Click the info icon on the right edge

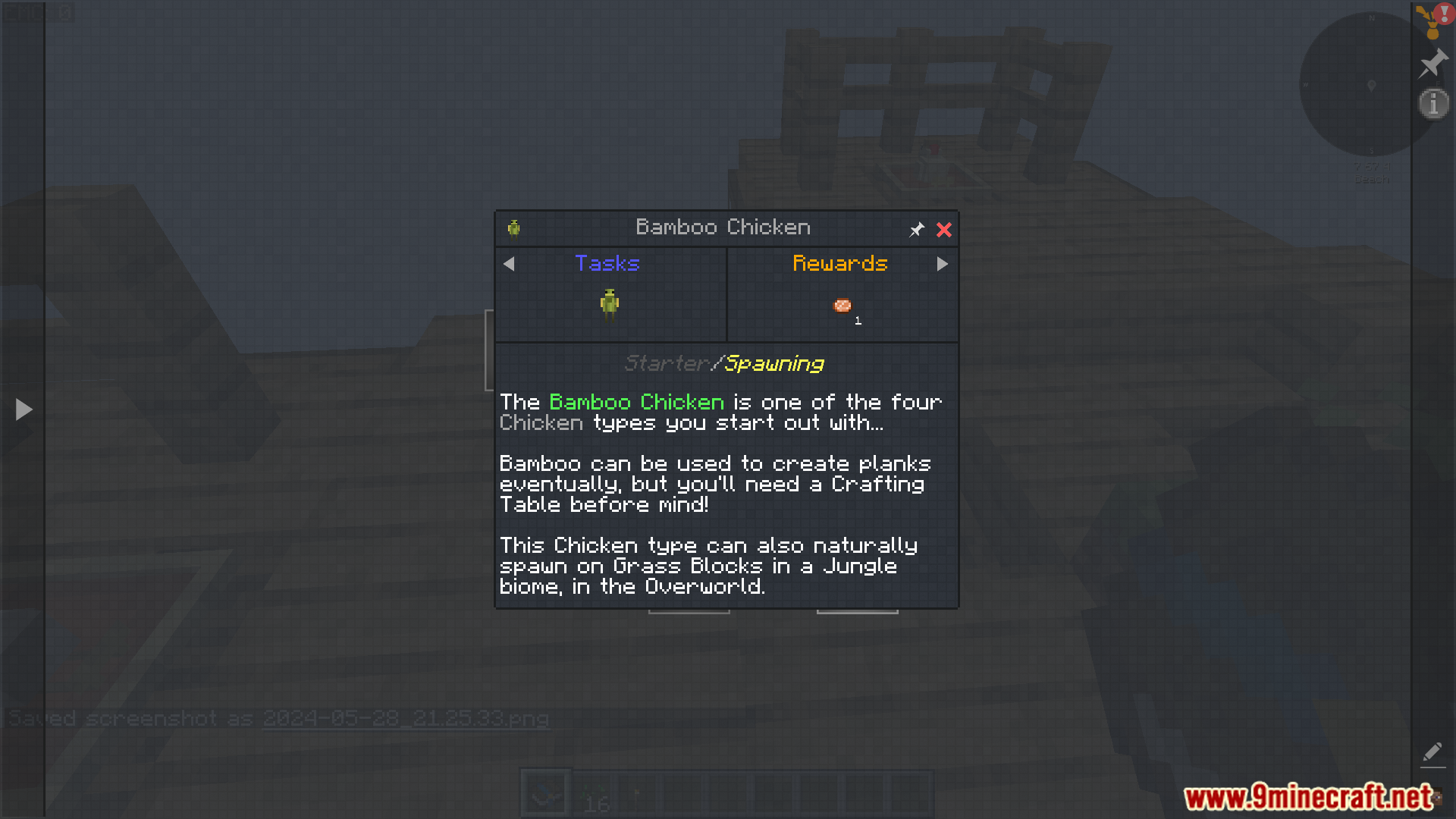coord(1432,103)
